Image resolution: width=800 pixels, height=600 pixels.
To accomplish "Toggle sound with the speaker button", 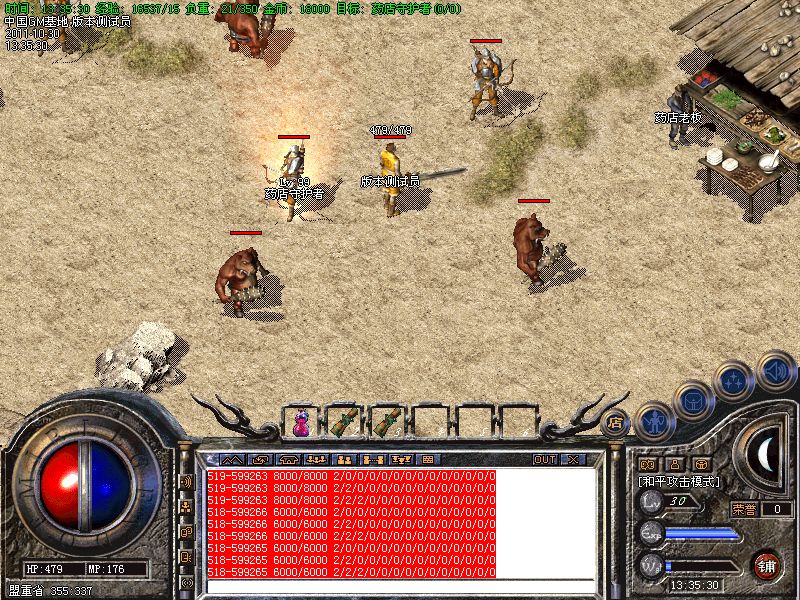I will click(x=775, y=371).
